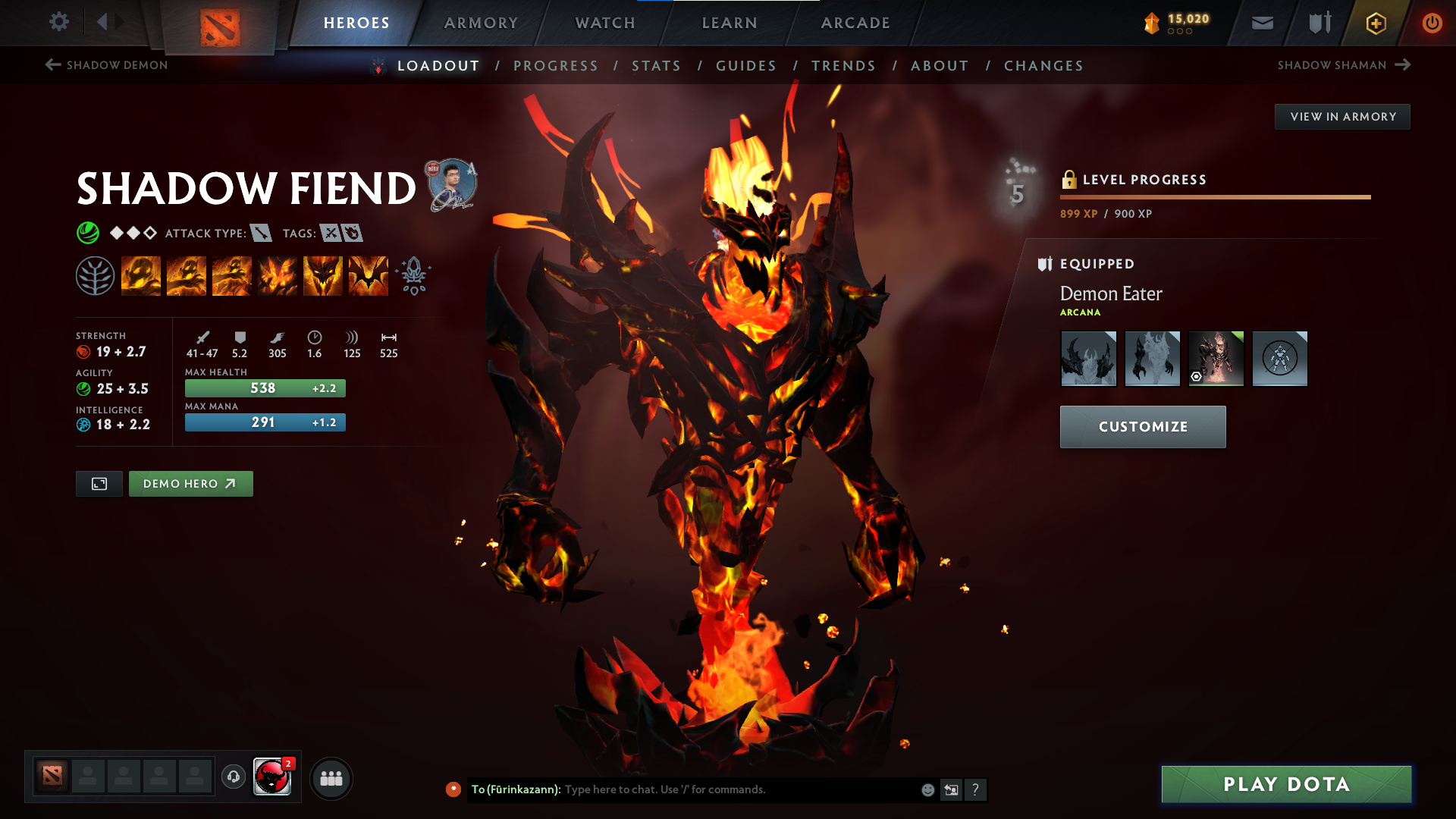The image size is (1456, 819).
Task: Click the chat input field to type a message
Action: click(720, 789)
